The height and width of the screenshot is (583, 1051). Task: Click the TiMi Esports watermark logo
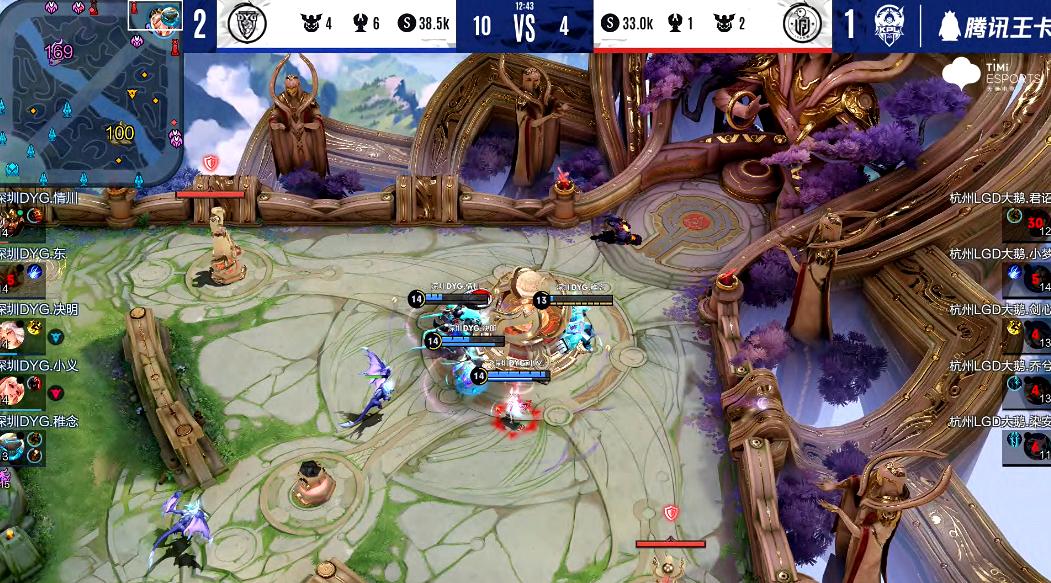tap(962, 73)
